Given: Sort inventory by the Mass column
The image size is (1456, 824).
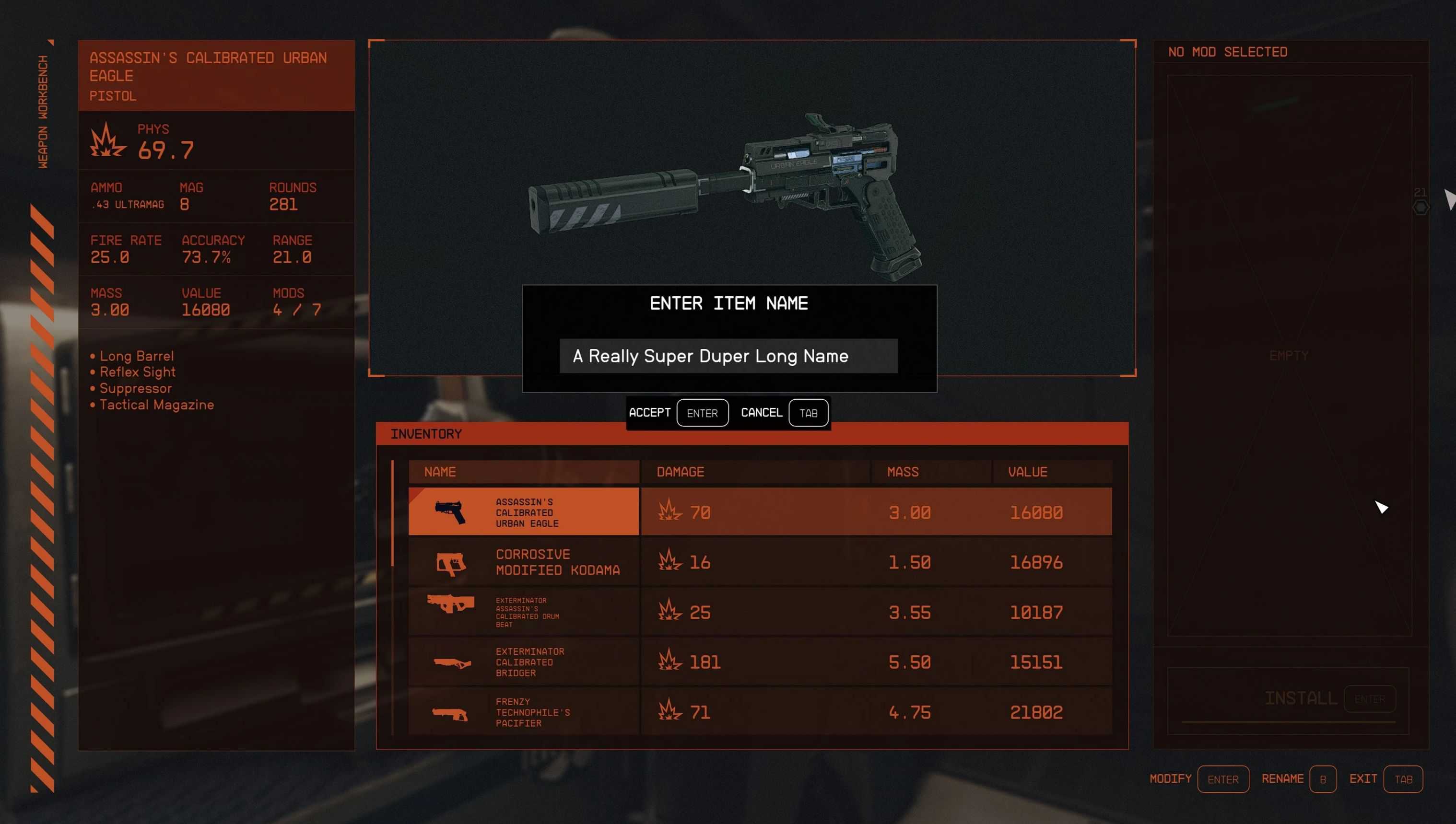Looking at the screenshot, I should (903, 472).
